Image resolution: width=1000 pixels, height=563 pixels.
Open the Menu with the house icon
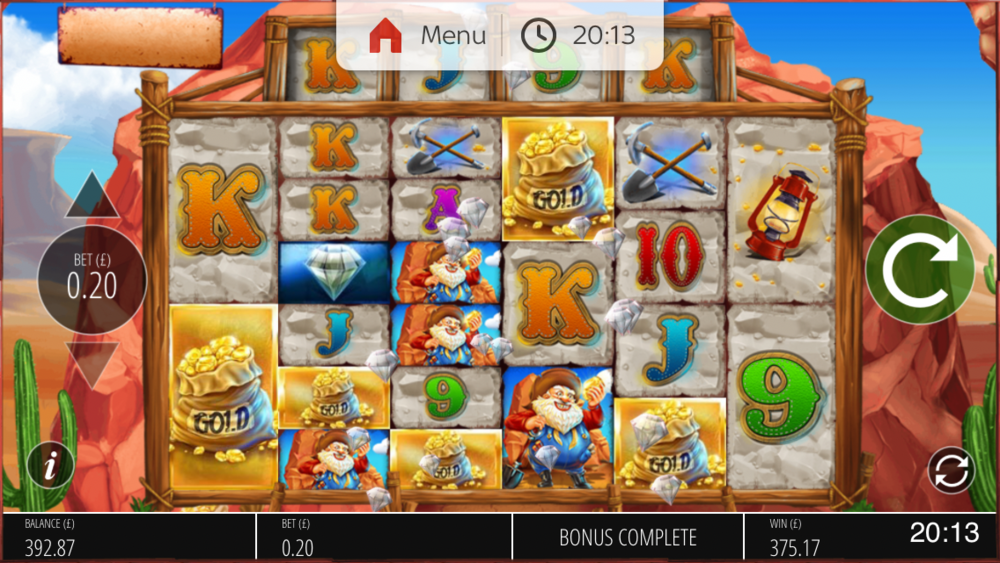427,36
